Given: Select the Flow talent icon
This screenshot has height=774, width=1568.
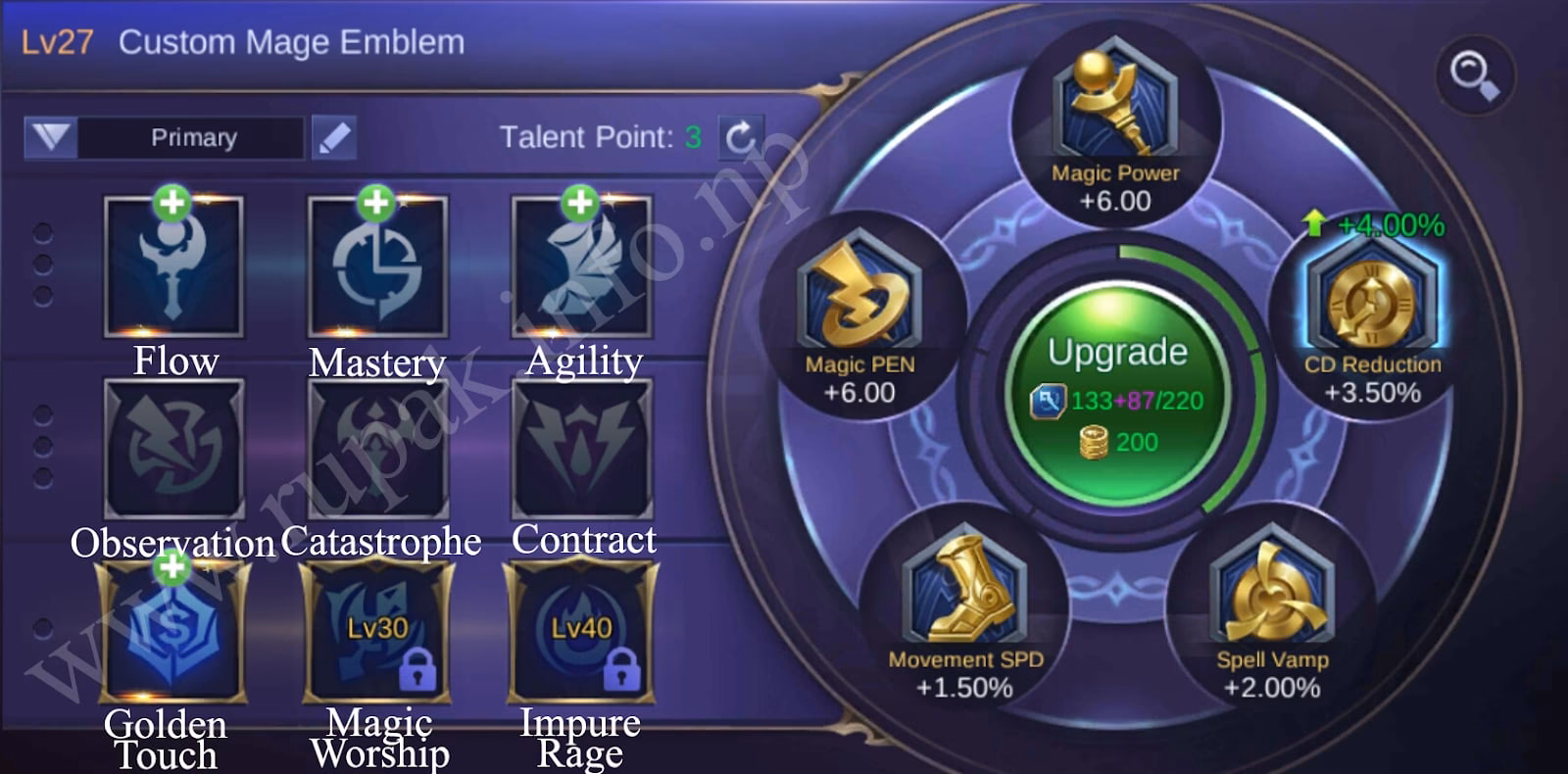Looking at the screenshot, I should tap(174, 265).
